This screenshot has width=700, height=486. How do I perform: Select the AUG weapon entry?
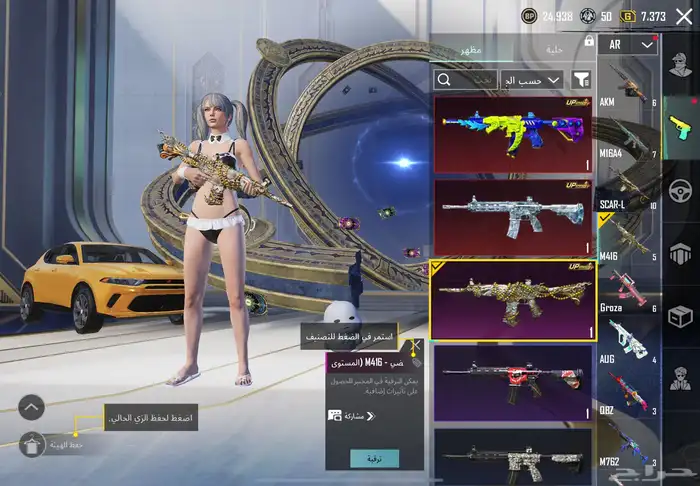[x=627, y=343]
